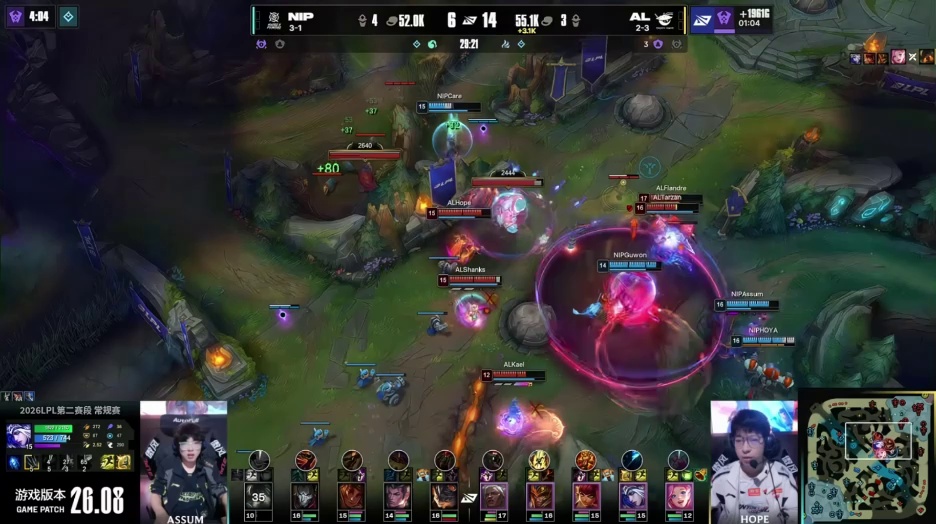
Task: Select the purple Baron timer icon showing 4:04
Action: 16,16
